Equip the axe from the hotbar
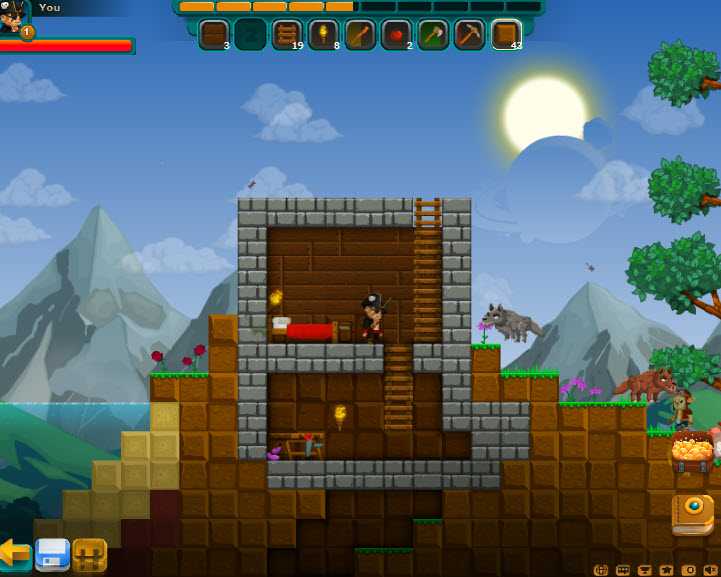721x577 pixels. (x=433, y=34)
